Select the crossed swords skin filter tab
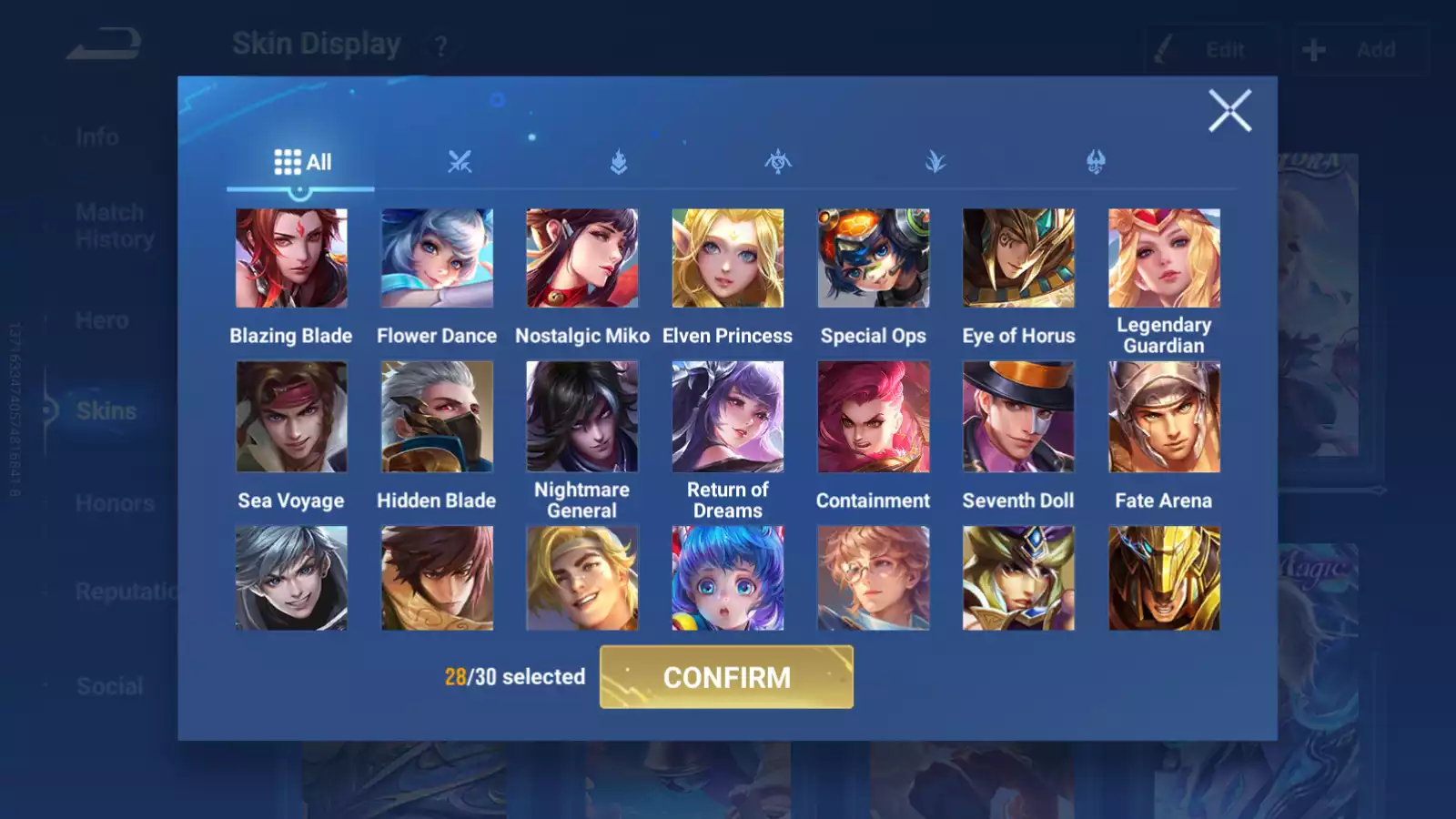 (x=460, y=162)
